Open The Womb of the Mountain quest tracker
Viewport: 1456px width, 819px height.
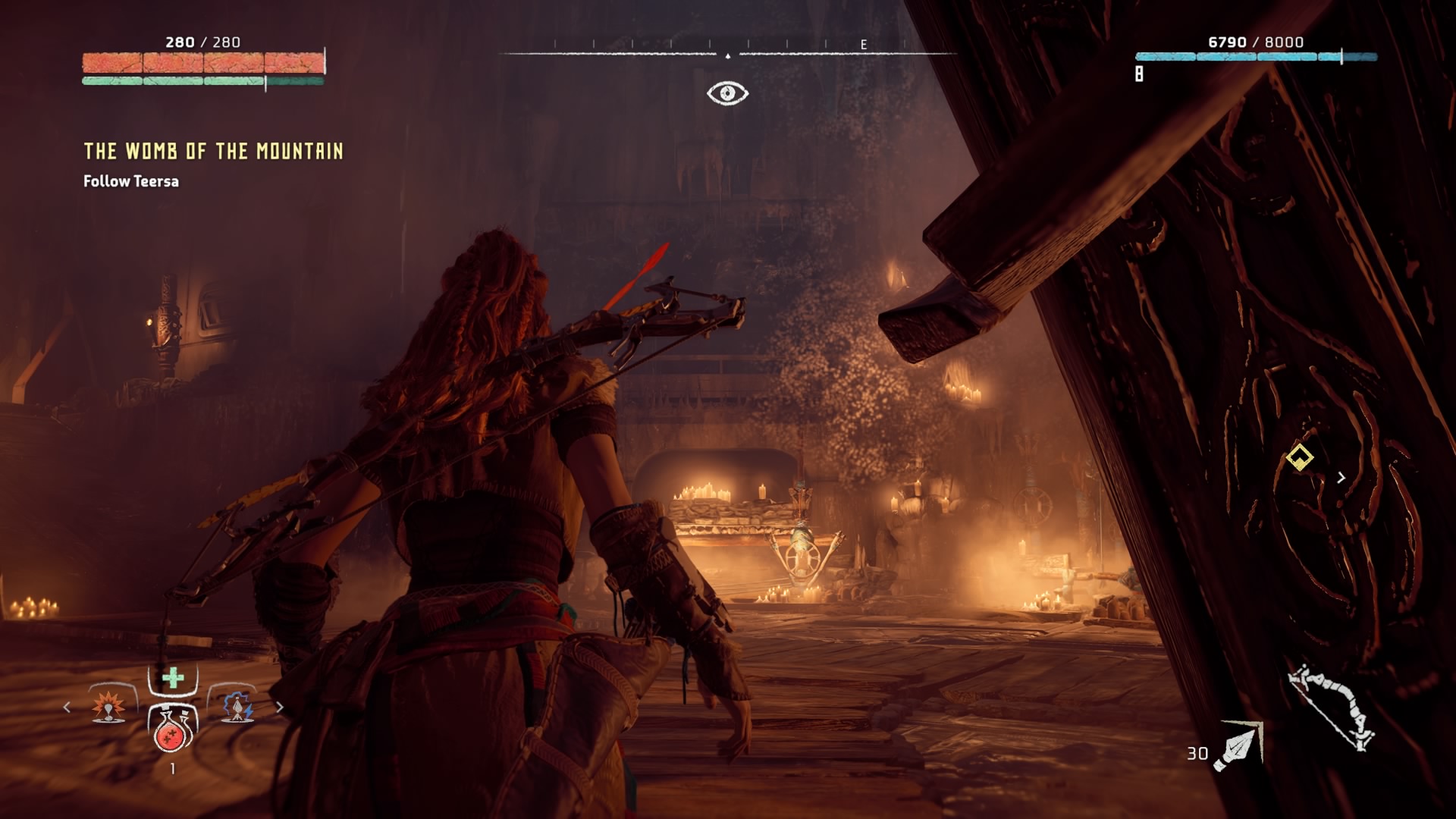[213, 152]
